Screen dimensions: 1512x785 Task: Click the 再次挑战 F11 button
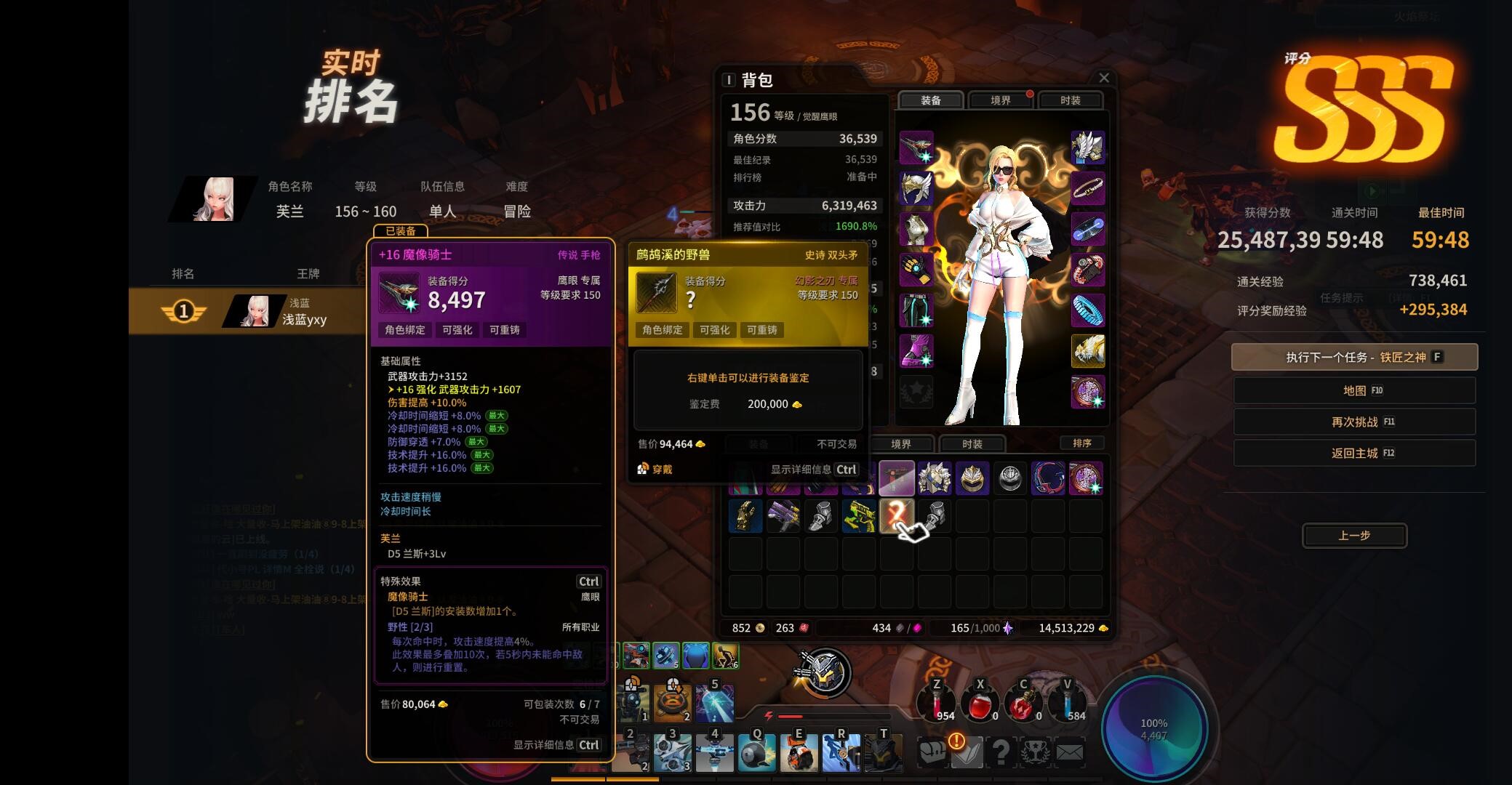tap(1354, 422)
